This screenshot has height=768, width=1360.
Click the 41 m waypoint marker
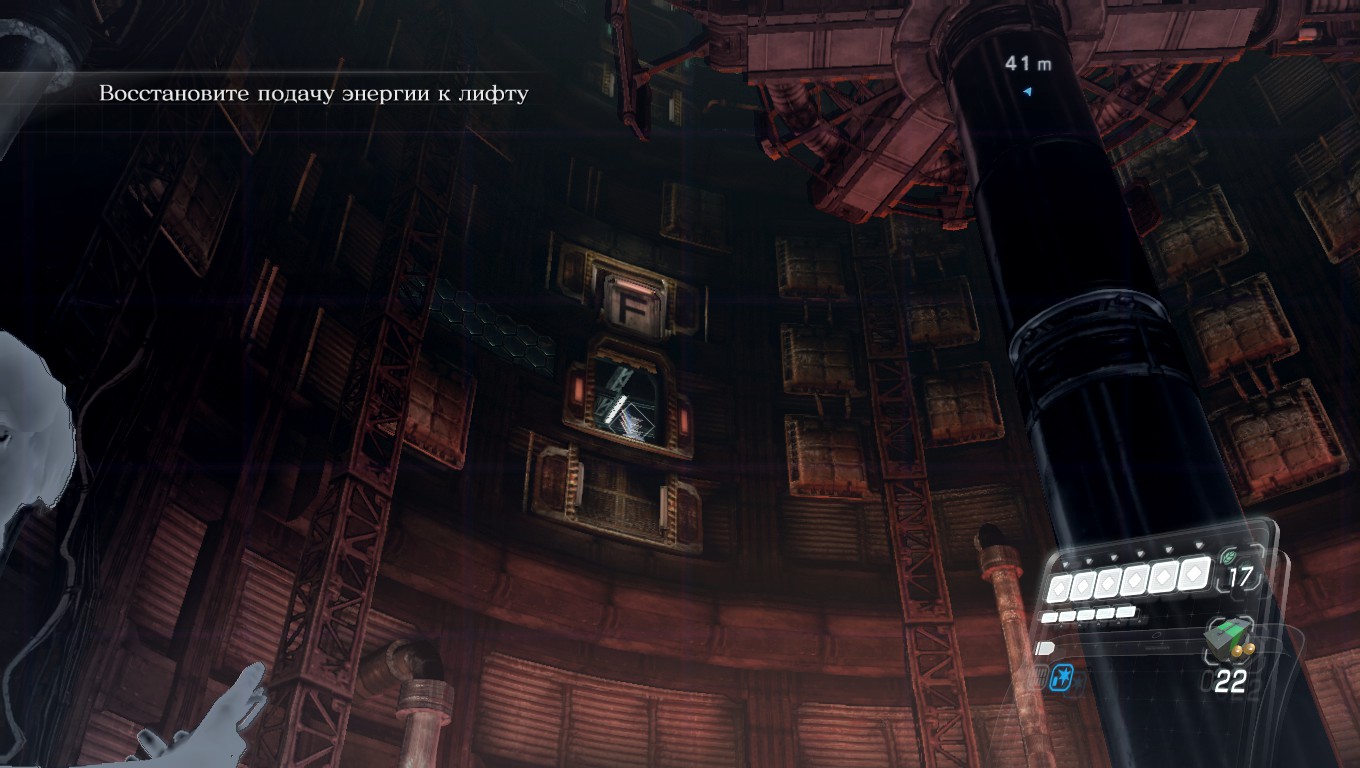click(1027, 92)
